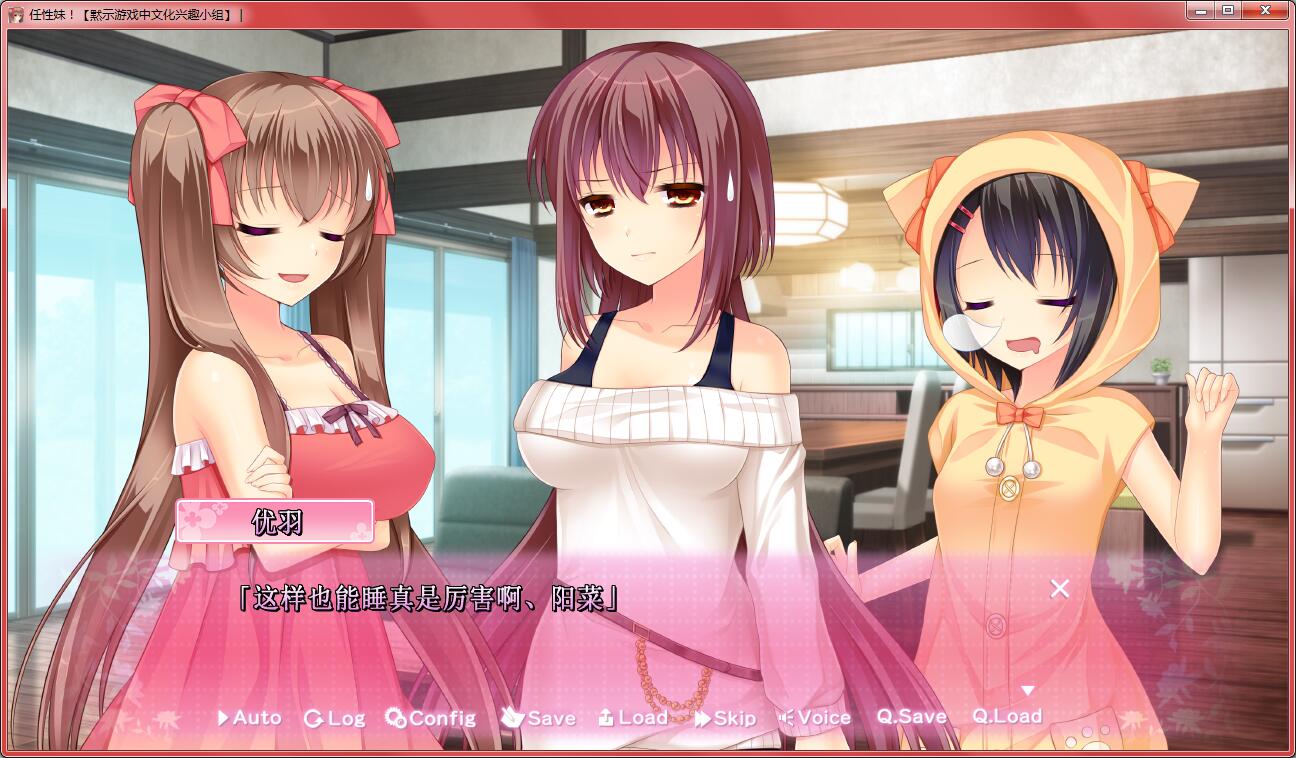Image resolution: width=1296 pixels, height=758 pixels.
Task: Open the Save menu
Action: (539, 718)
